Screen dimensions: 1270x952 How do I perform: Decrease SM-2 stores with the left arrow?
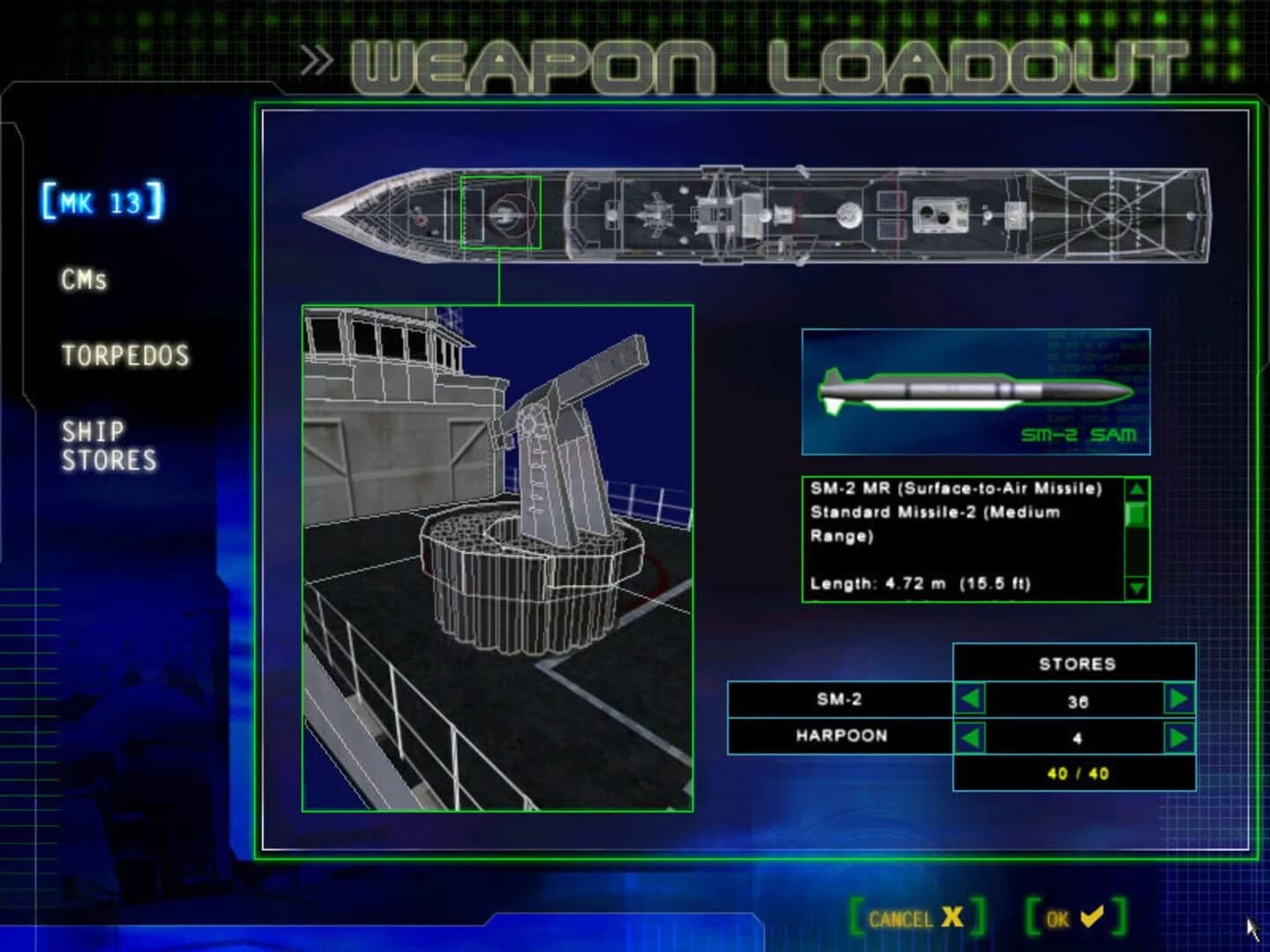click(972, 701)
